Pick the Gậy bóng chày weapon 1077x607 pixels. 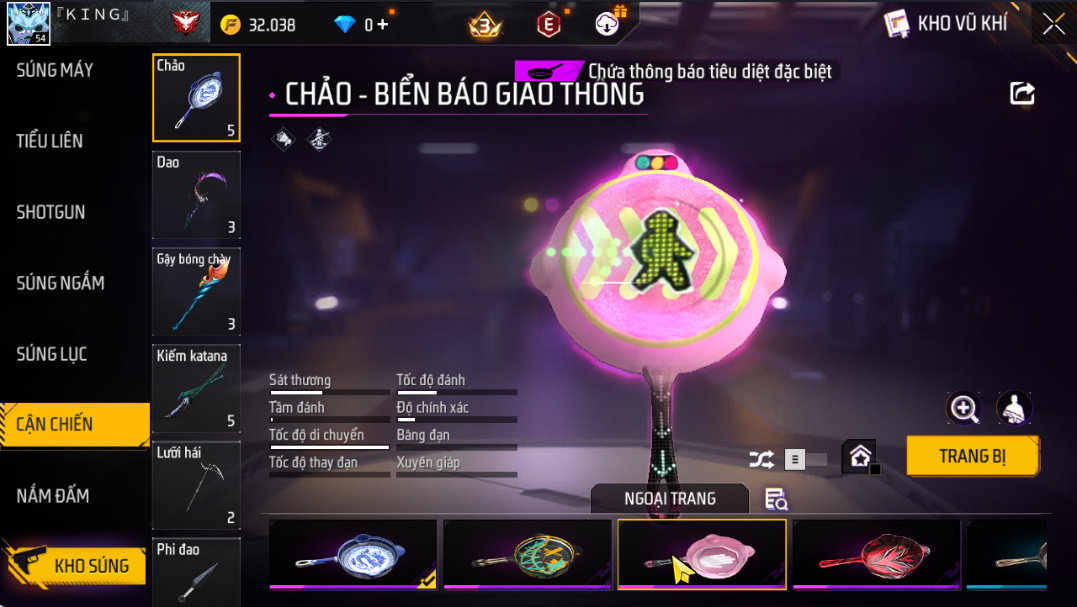[196, 292]
